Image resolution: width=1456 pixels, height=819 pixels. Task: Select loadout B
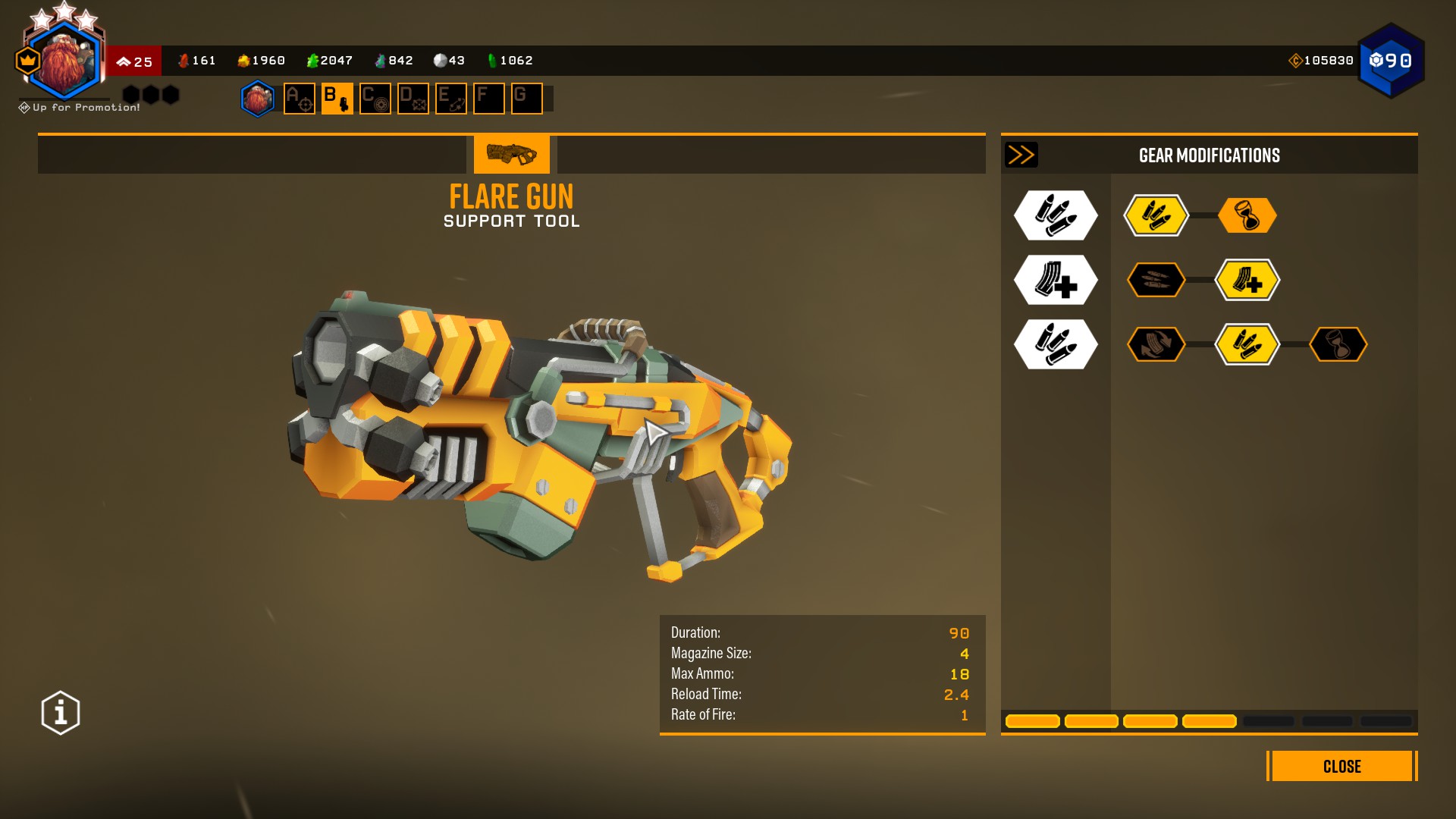pyautogui.click(x=337, y=99)
